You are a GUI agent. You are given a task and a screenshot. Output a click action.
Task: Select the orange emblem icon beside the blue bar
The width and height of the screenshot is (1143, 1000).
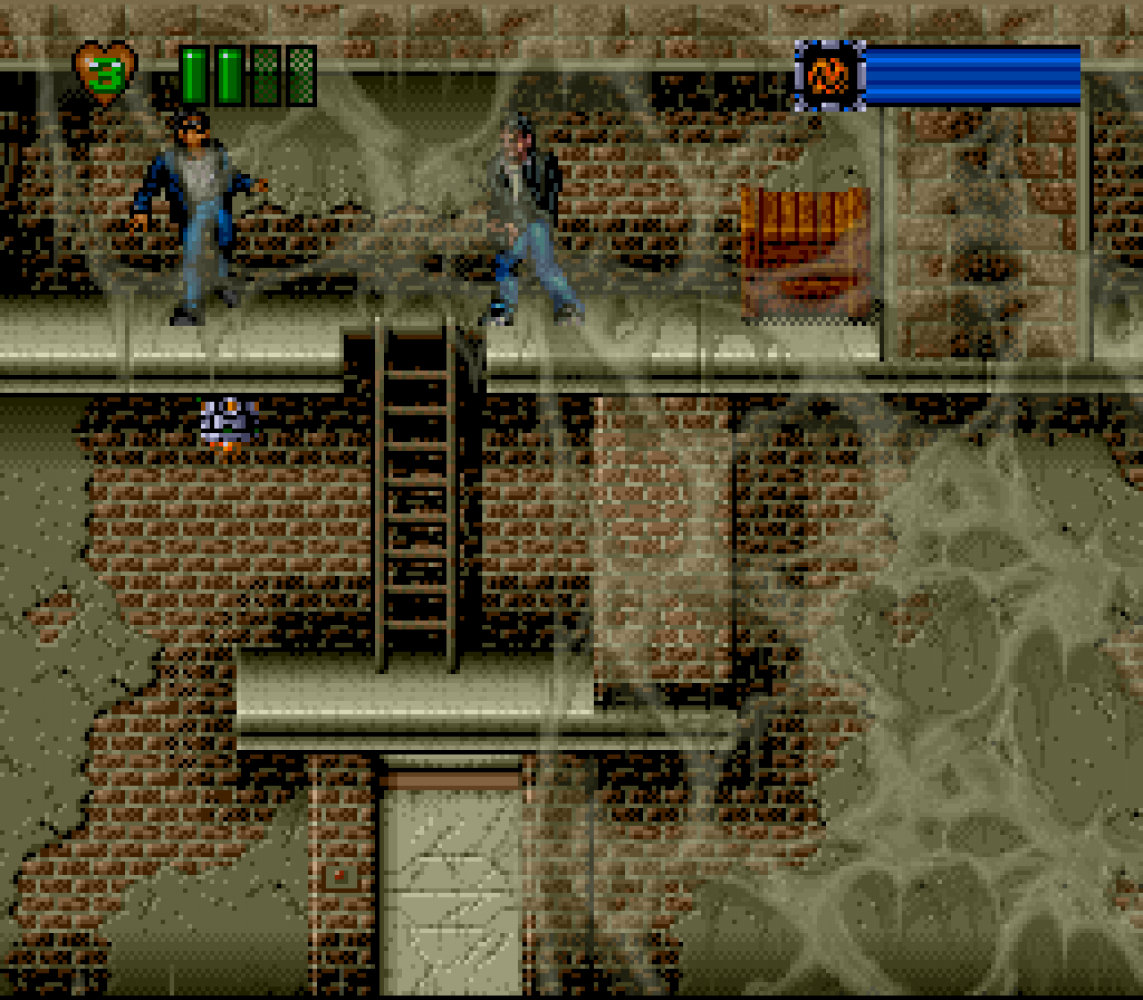point(829,75)
